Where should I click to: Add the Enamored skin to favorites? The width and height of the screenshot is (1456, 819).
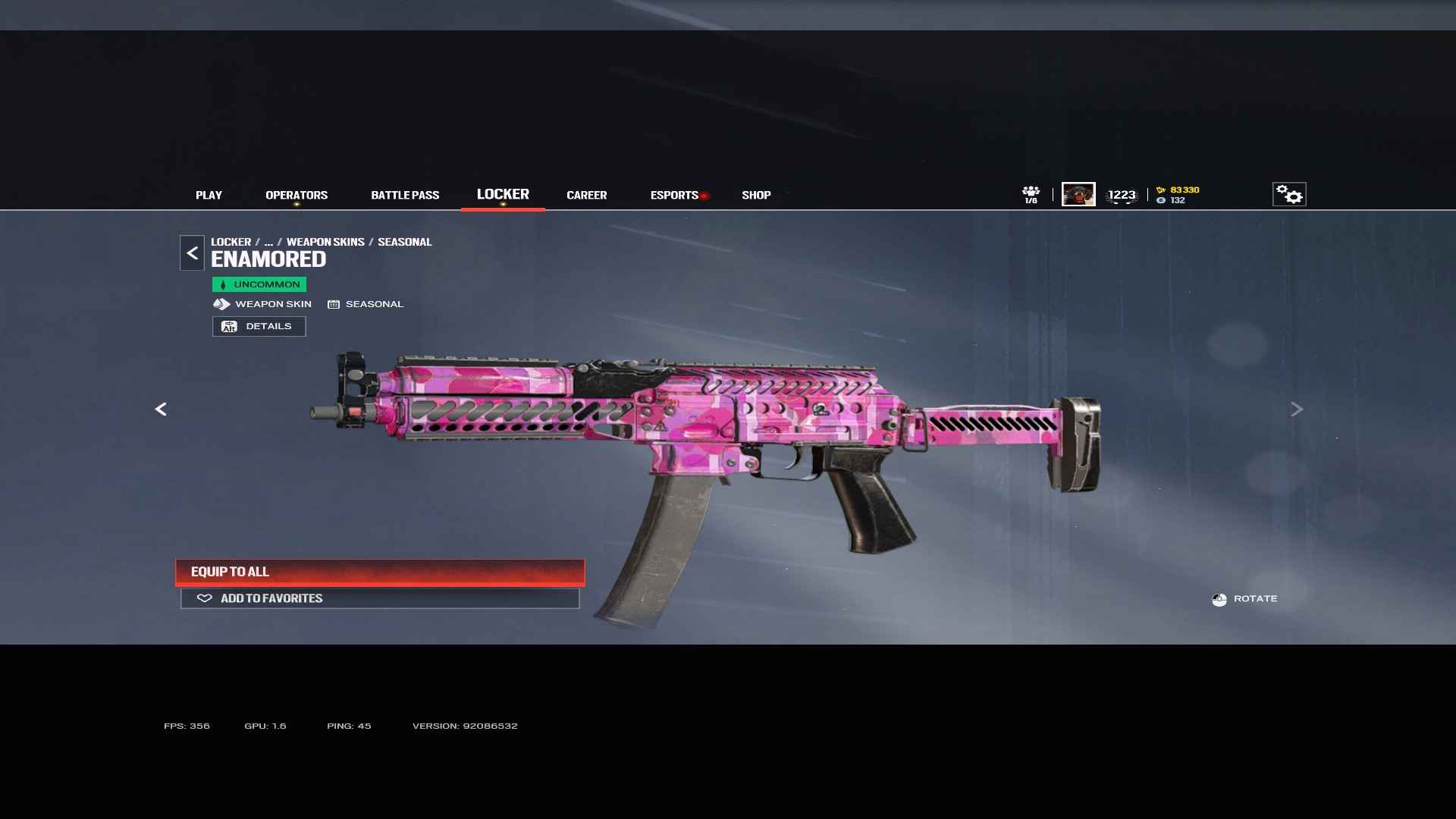[x=380, y=598]
